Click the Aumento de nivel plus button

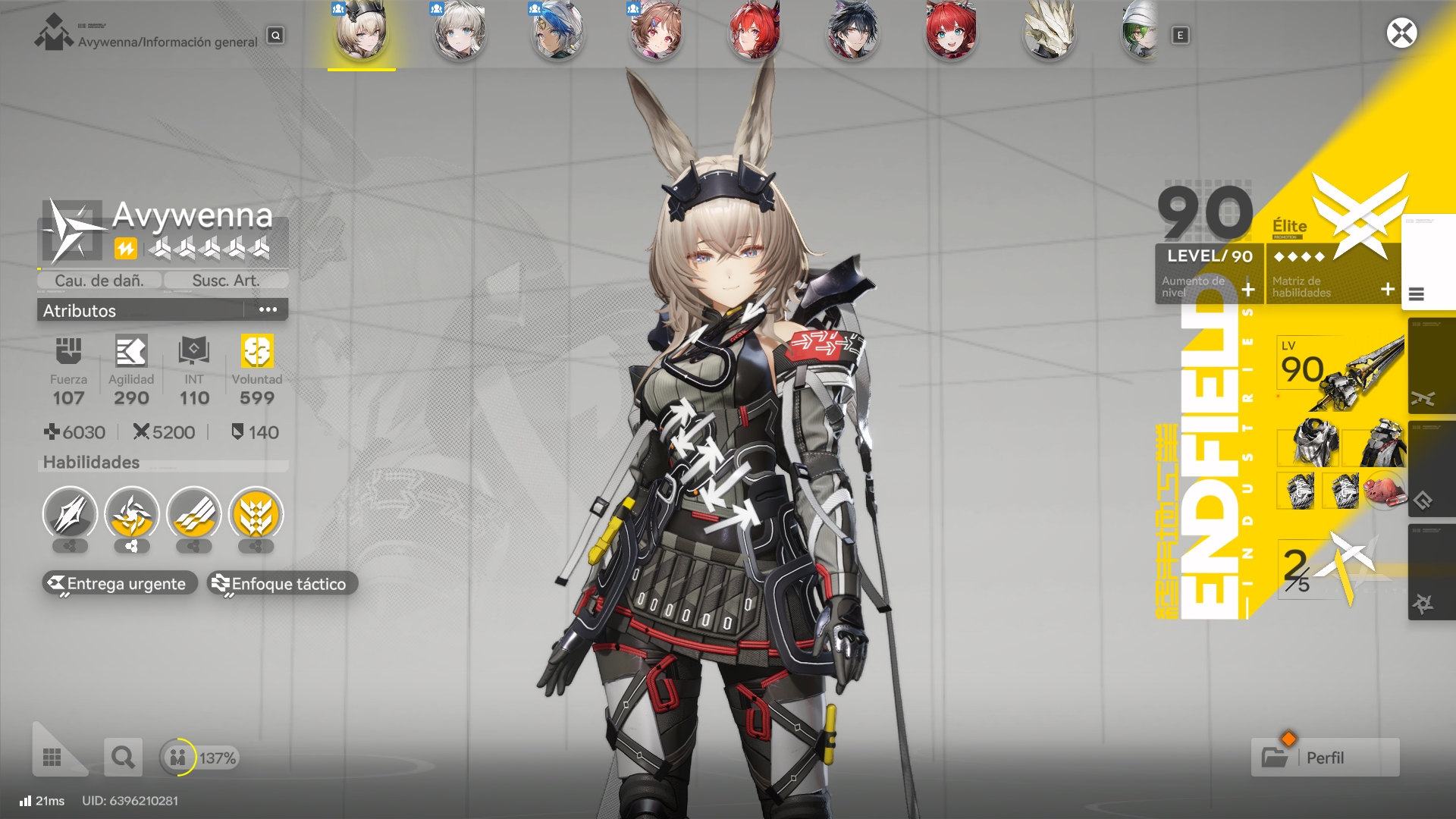tap(1248, 289)
